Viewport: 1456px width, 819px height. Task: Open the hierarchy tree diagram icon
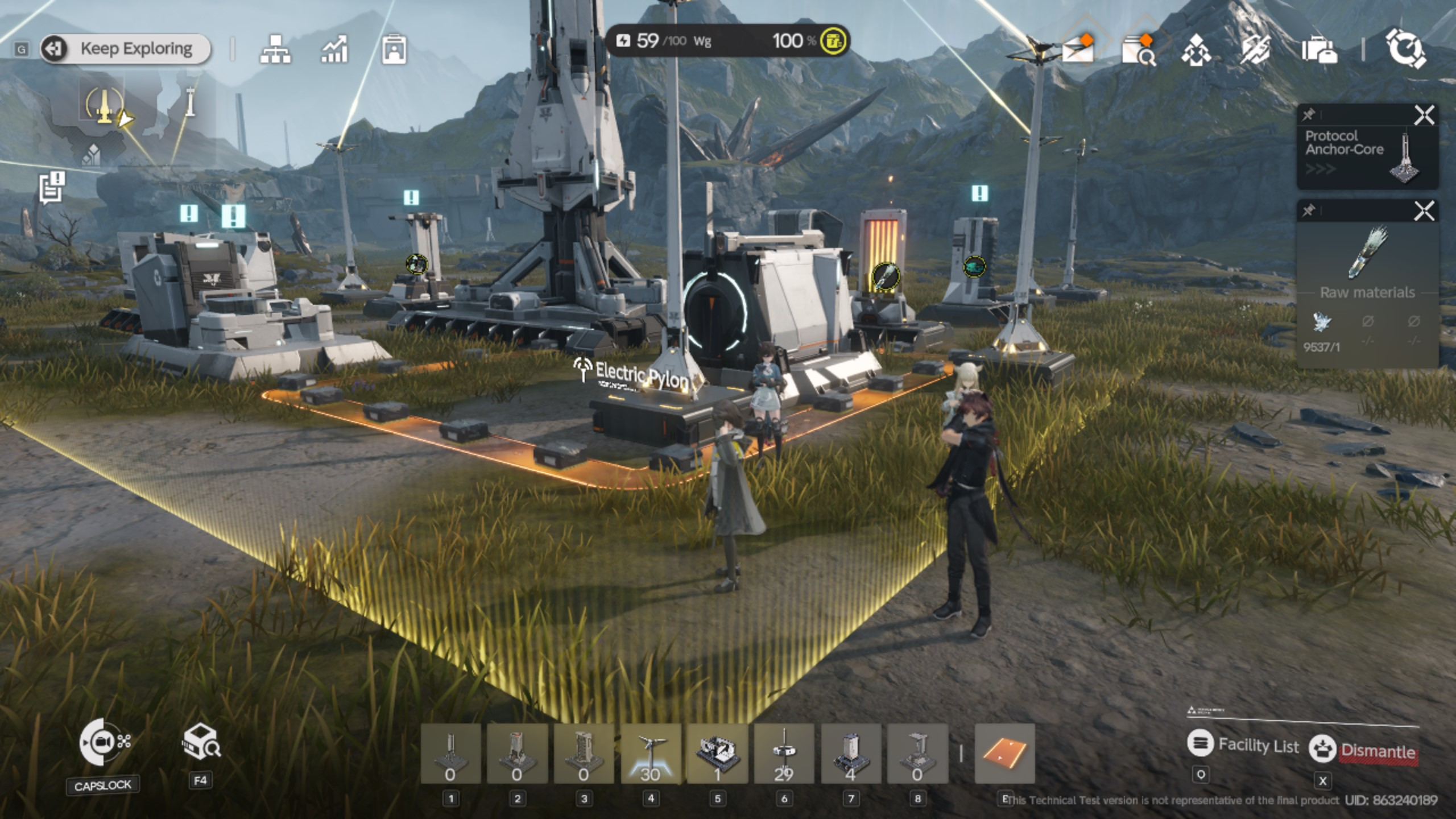pyautogui.click(x=275, y=49)
